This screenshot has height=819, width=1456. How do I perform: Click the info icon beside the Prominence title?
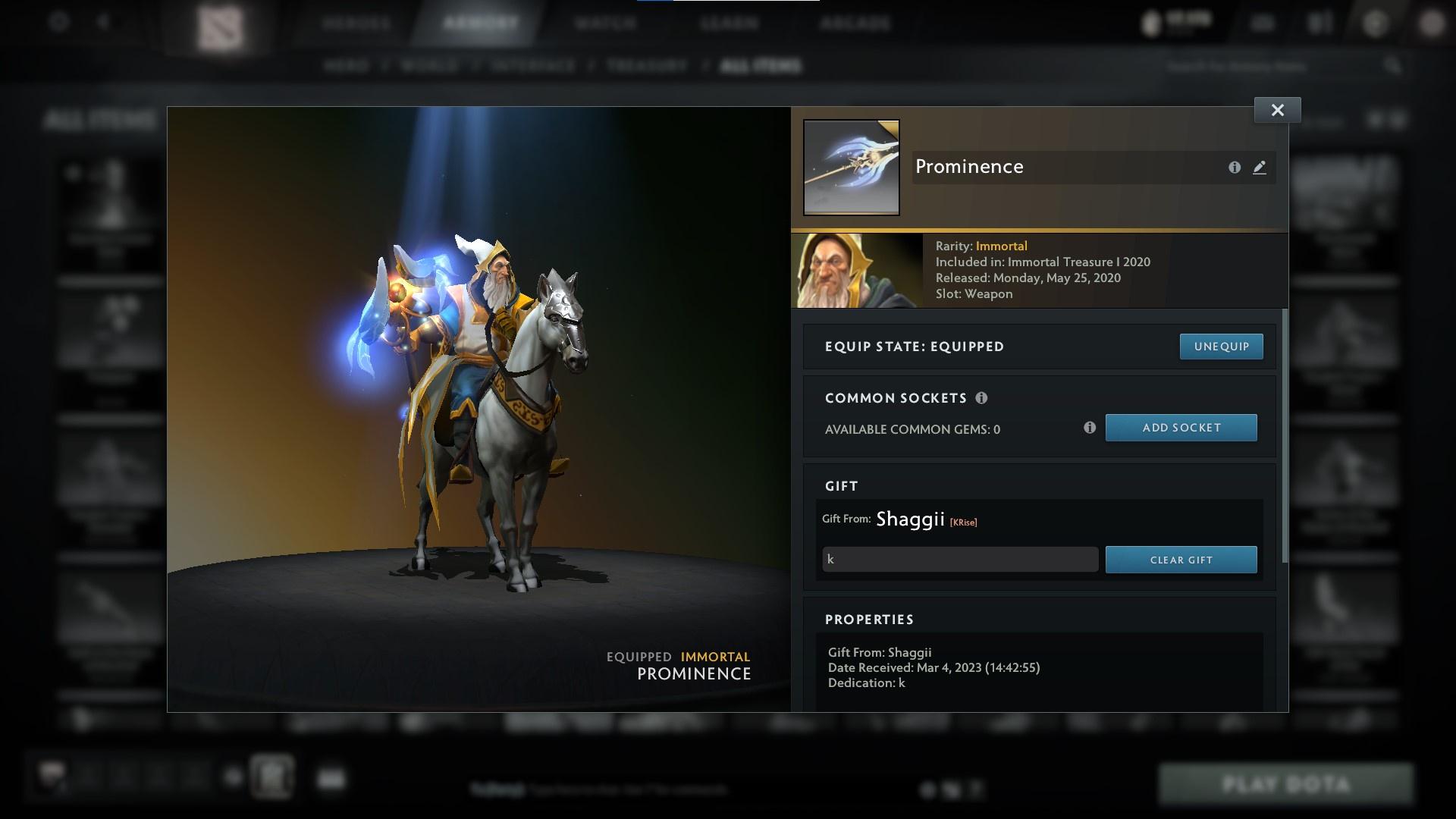(x=1234, y=168)
